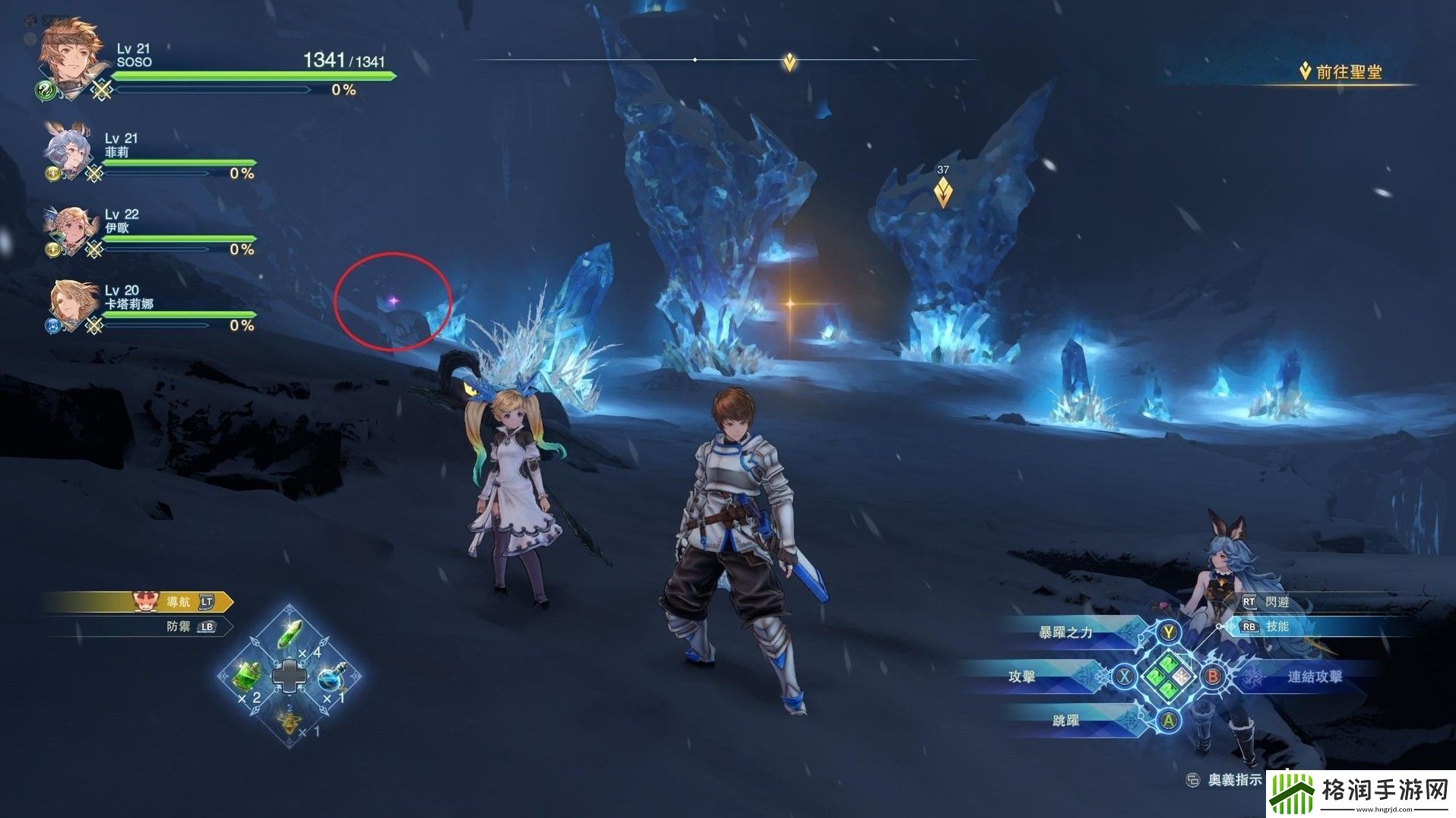Viewport: 1456px width, 818px height.
Task: Select the 防禦 guard option
Action: 182,626
